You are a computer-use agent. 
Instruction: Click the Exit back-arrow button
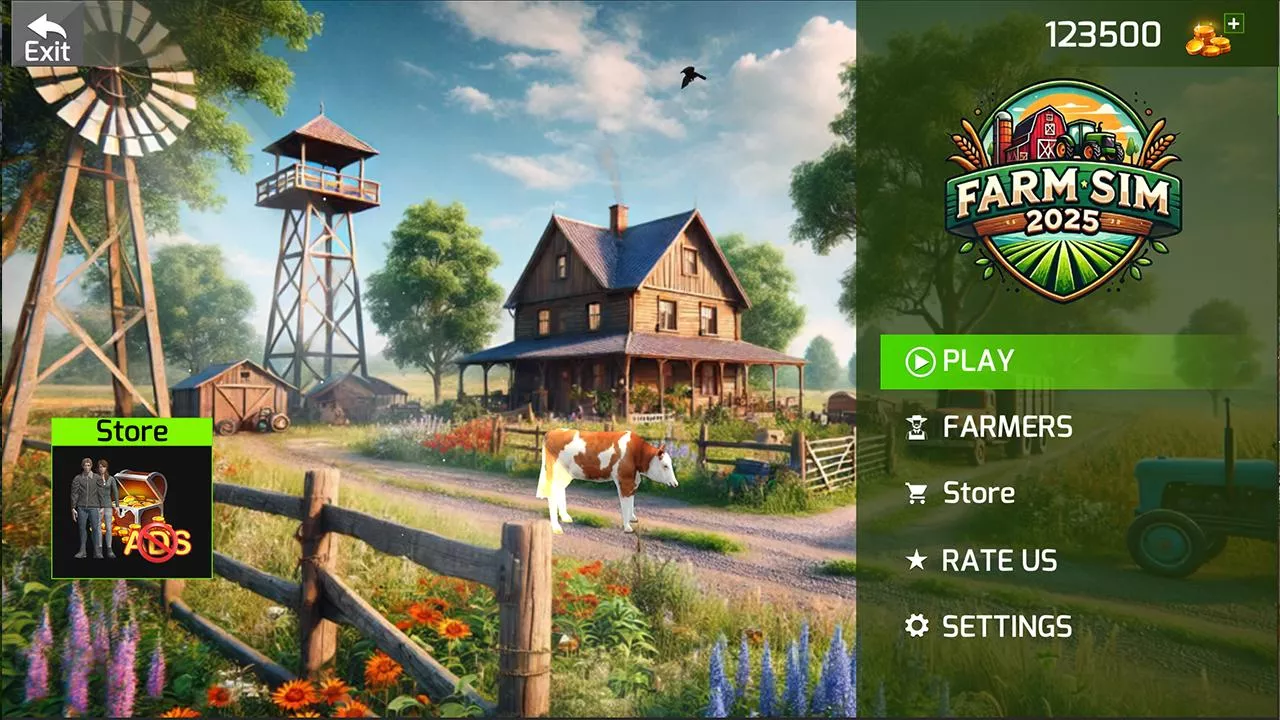47,36
